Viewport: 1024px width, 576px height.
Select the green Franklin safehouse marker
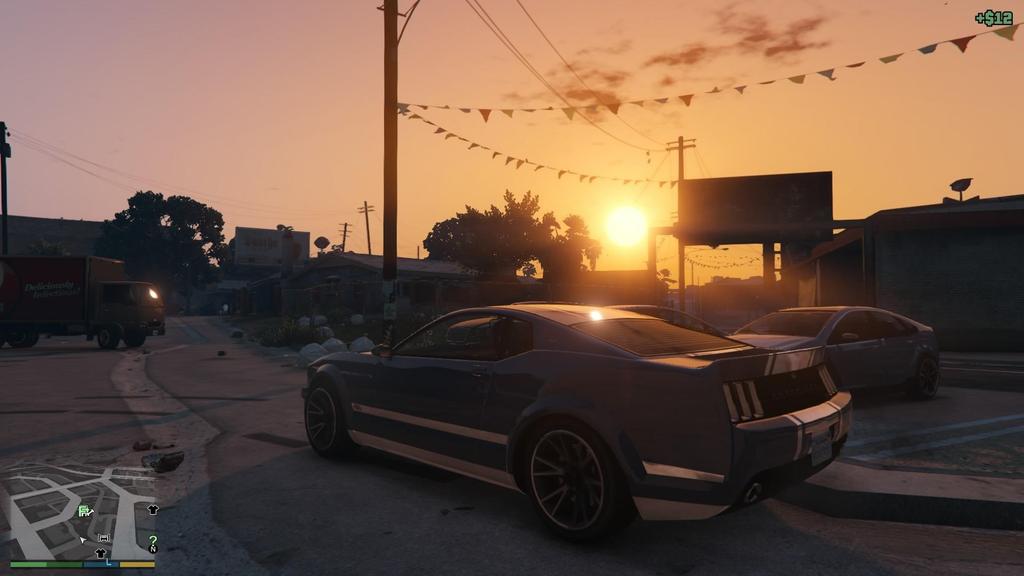click(x=85, y=511)
